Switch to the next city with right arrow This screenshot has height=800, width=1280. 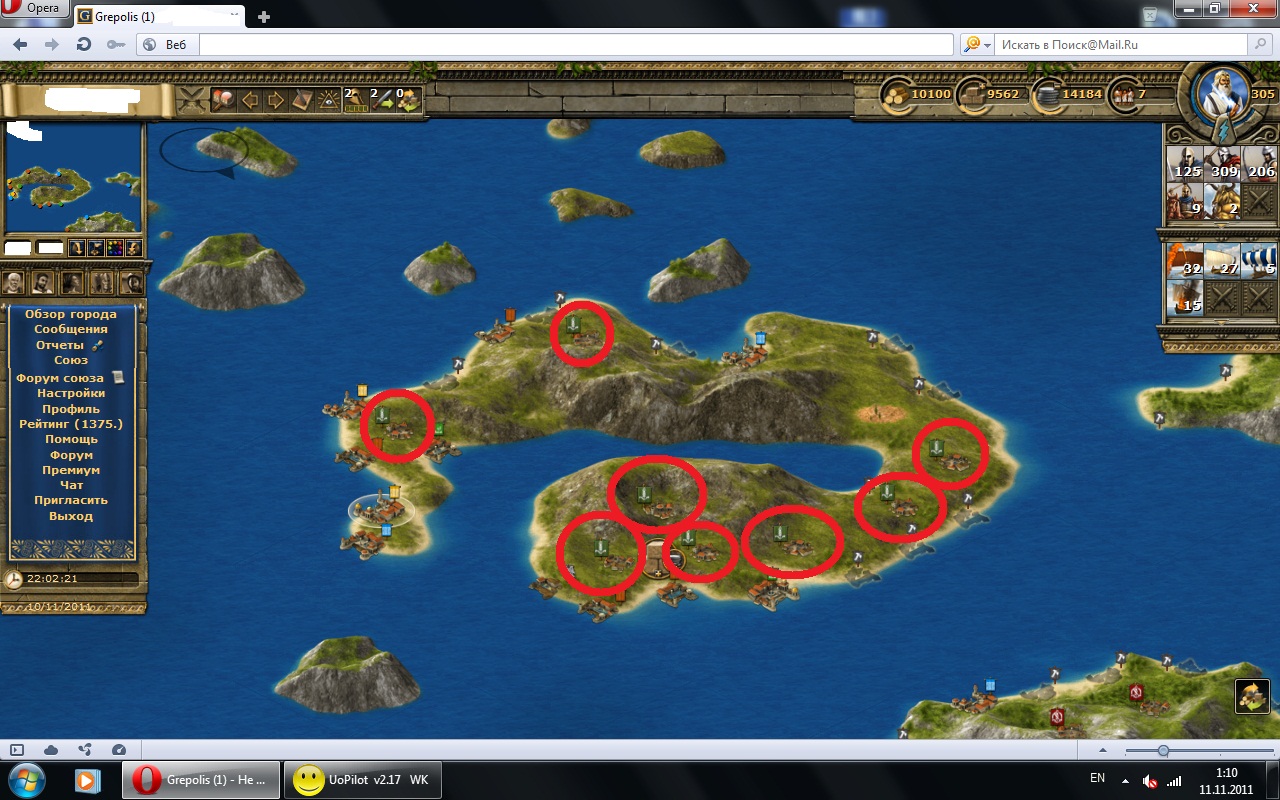(275, 100)
